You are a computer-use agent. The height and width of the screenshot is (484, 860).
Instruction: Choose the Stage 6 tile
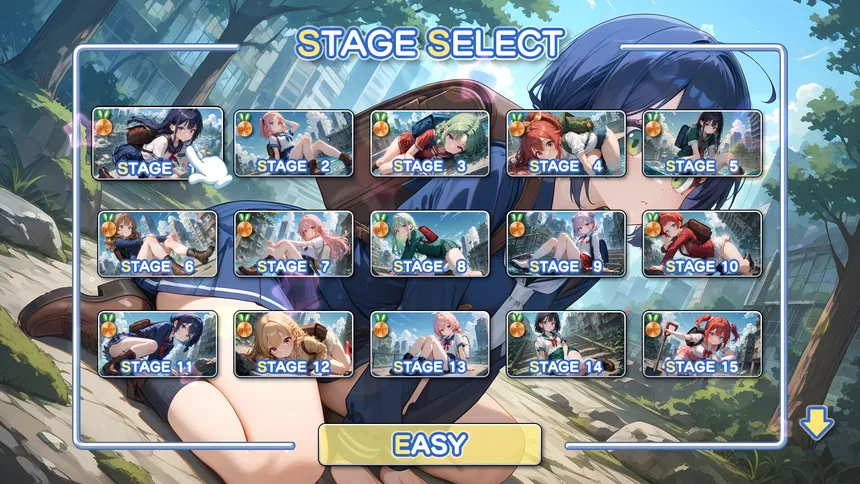coord(157,244)
